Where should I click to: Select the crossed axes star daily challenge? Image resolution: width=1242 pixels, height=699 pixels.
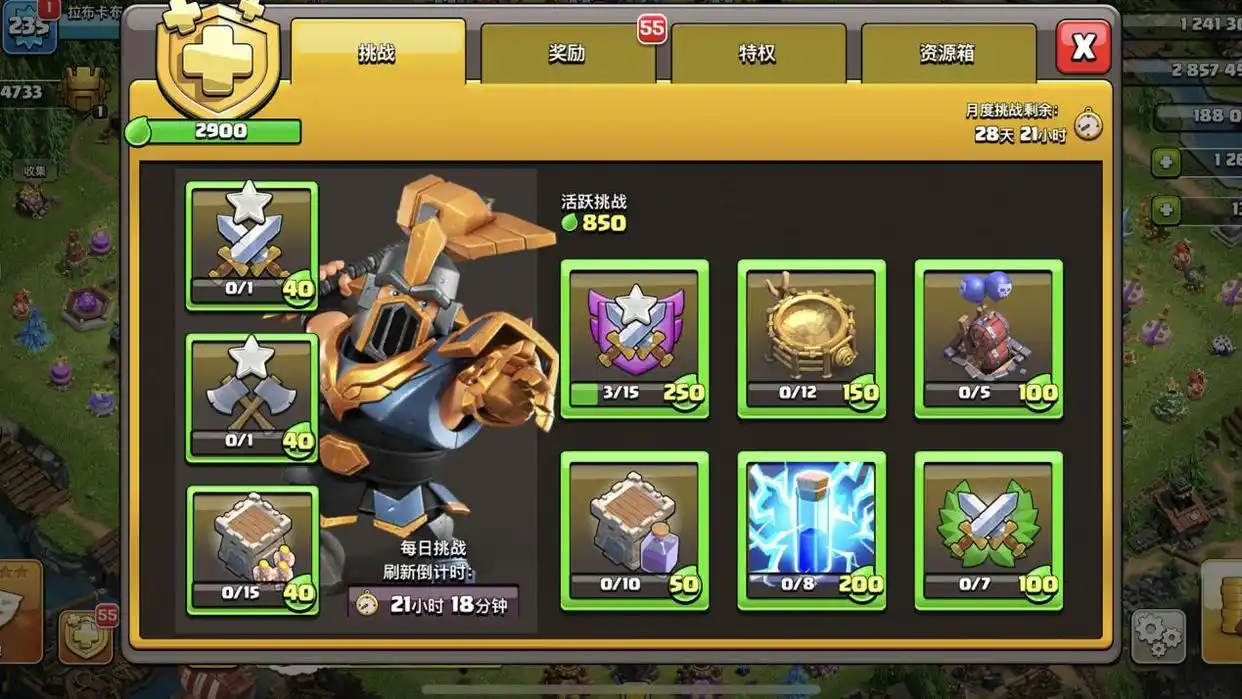[x=252, y=398]
